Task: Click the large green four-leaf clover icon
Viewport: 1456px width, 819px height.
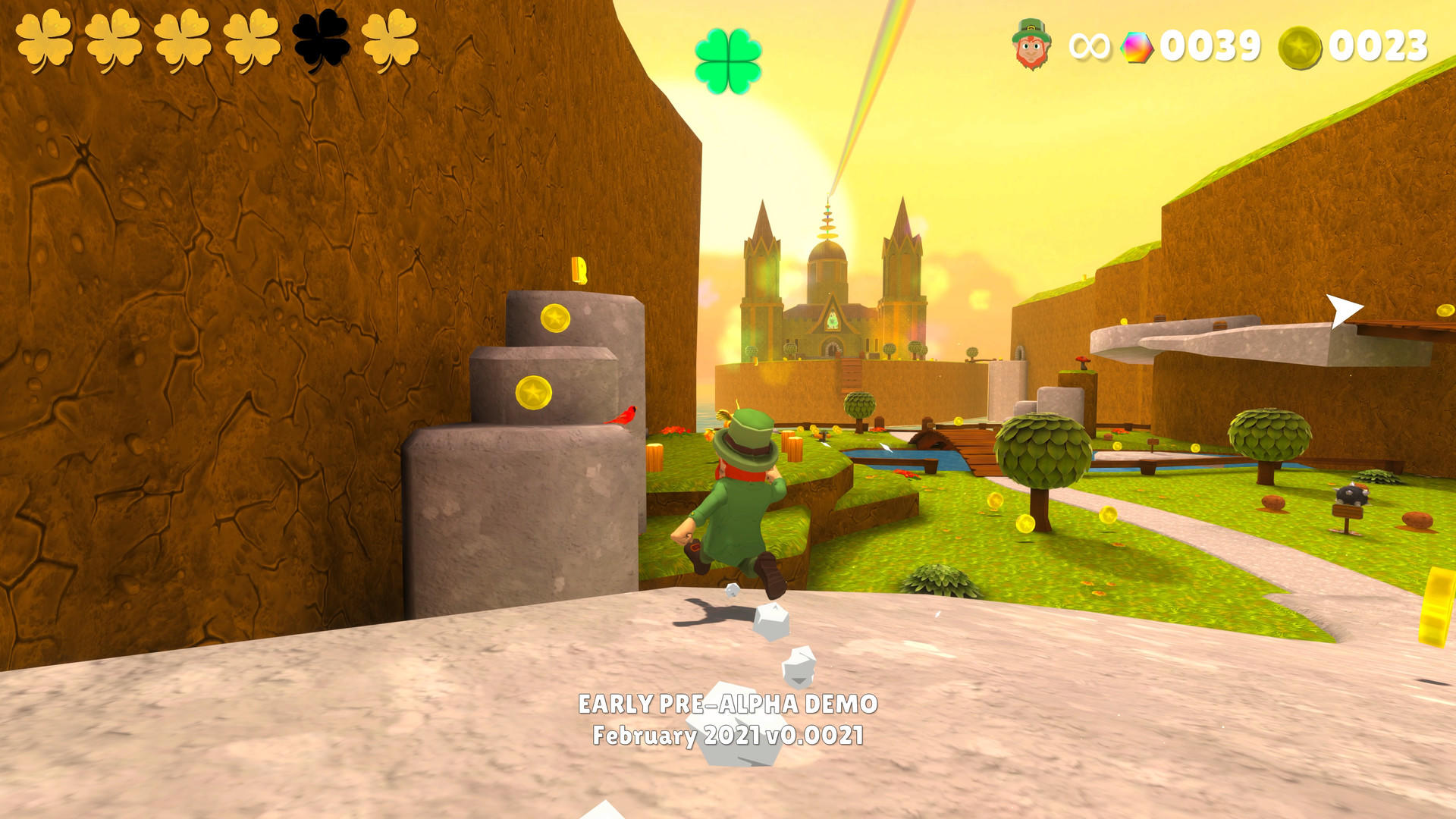Action: (728, 61)
